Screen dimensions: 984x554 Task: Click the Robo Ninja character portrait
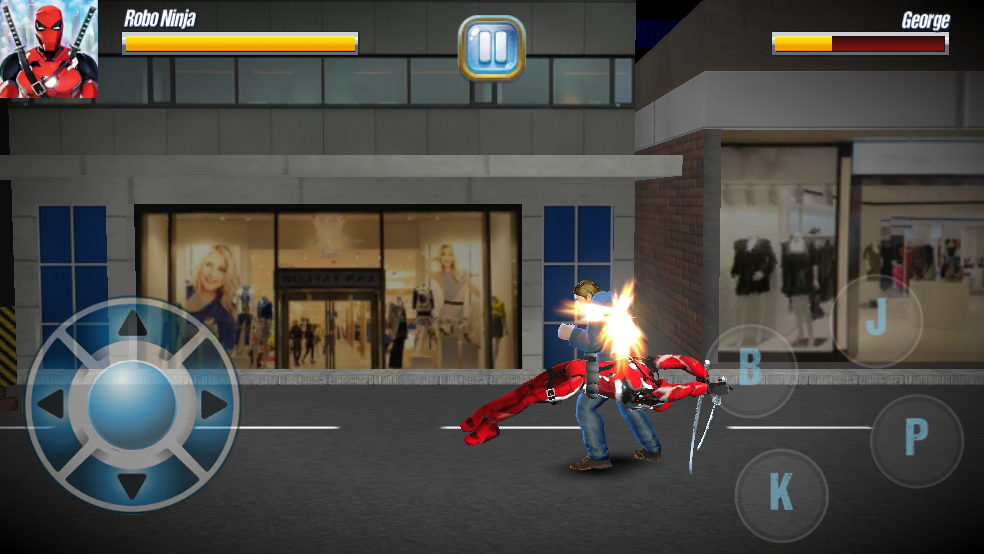point(49,49)
